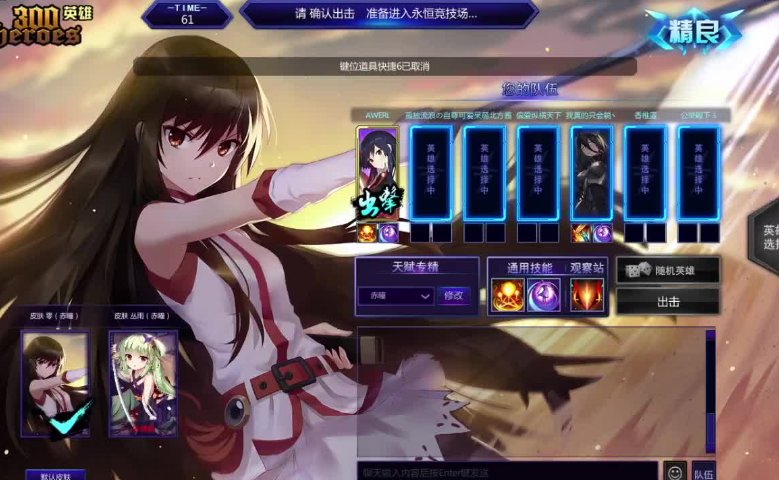Image resolution: width=779 pixels, height=480 pixels.
Task: Focus the chat message input field
Action: point(507,472)
